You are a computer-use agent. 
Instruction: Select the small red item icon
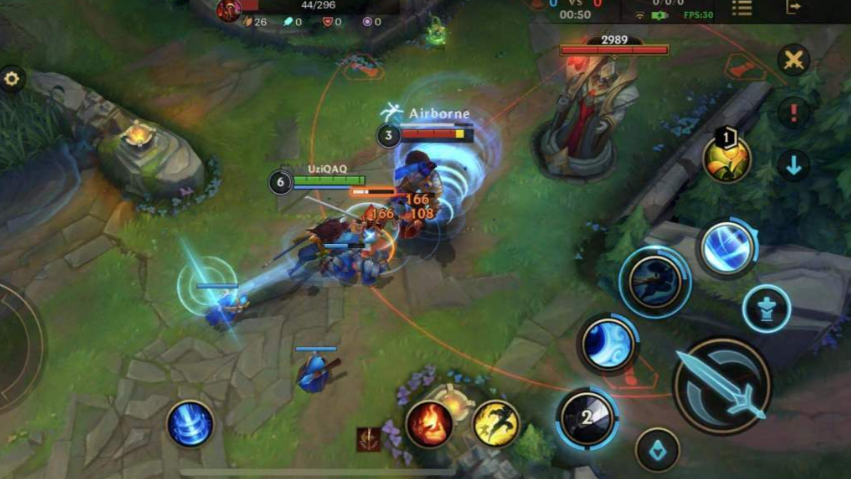369,439
